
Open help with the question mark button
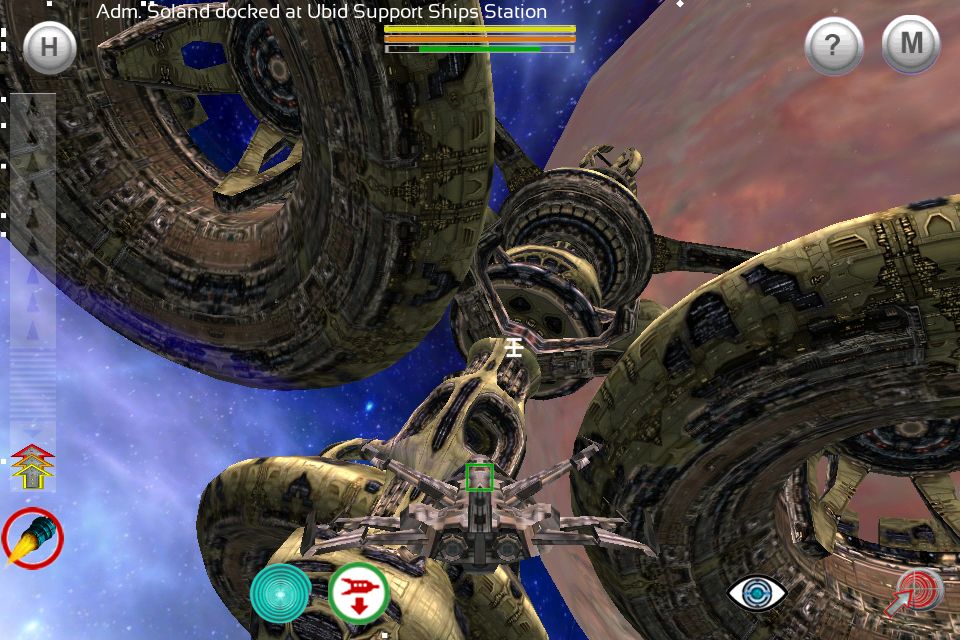(833, 46)
